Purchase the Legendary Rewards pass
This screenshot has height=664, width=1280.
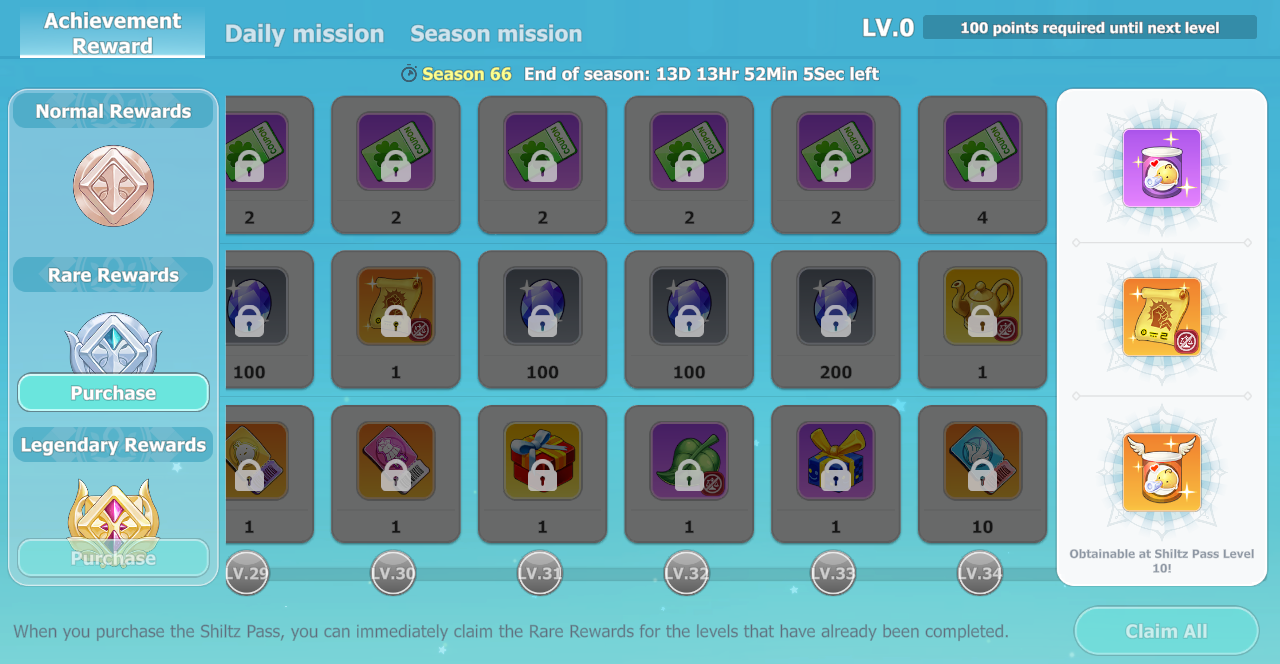click(x=113, y=558)
